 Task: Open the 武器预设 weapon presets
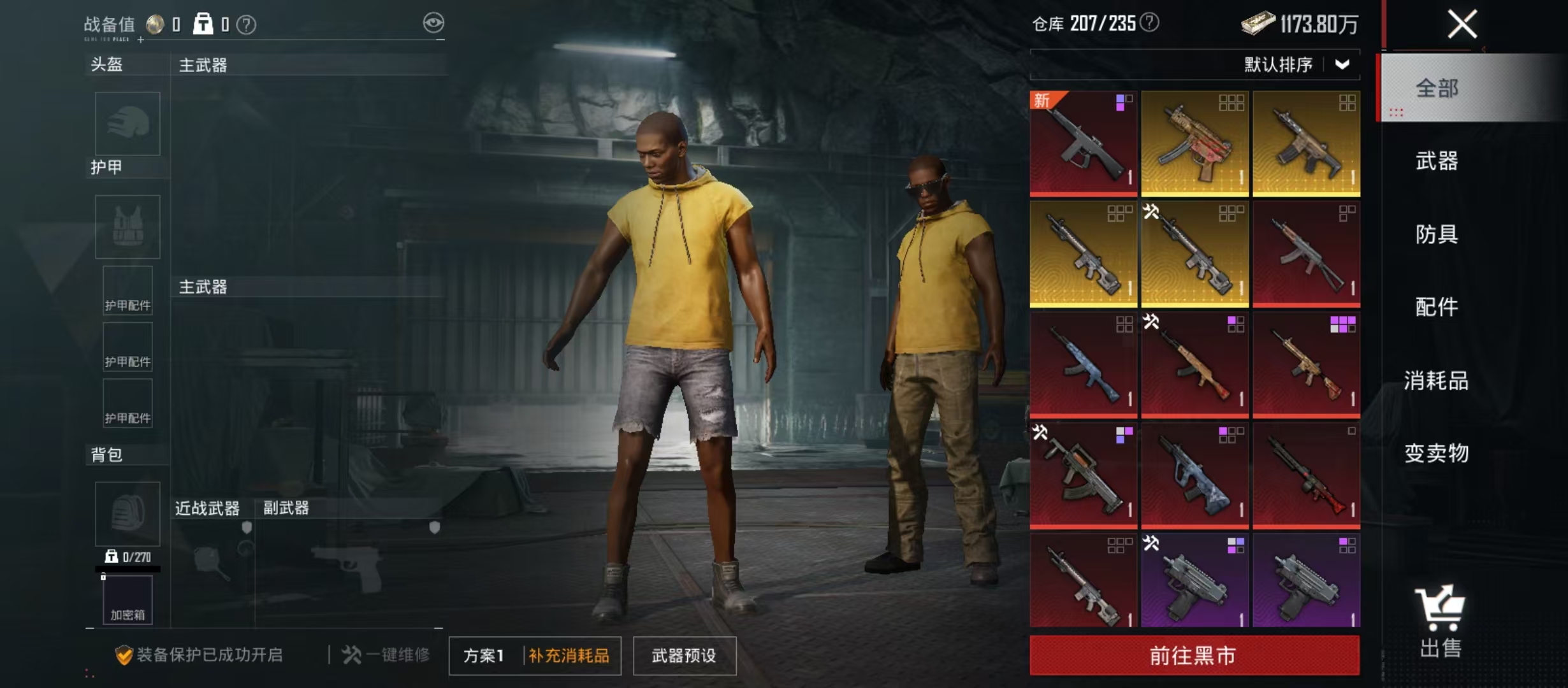pos(684,656)
